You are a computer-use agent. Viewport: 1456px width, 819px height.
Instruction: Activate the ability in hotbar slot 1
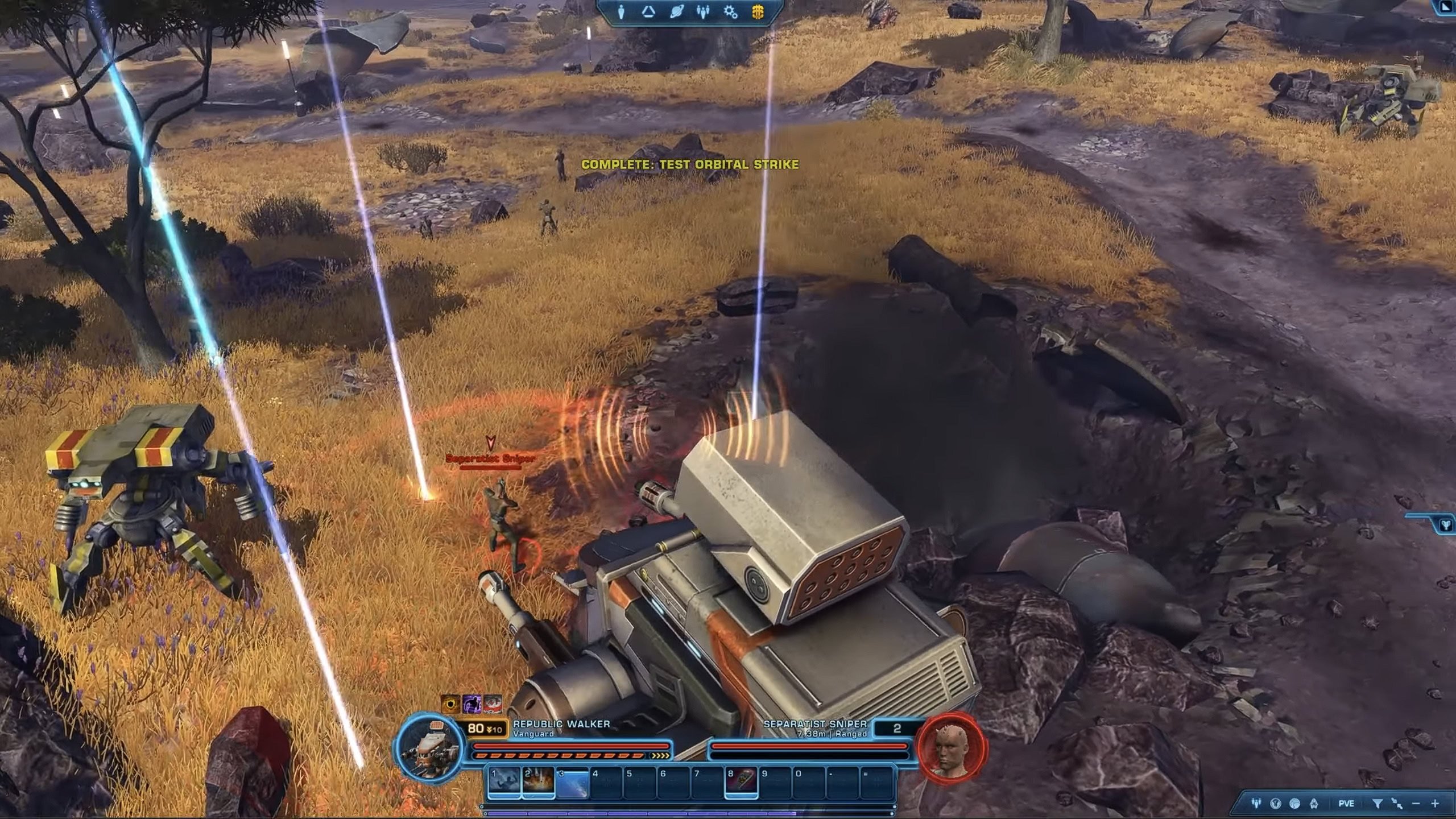[x=504, y=783]
